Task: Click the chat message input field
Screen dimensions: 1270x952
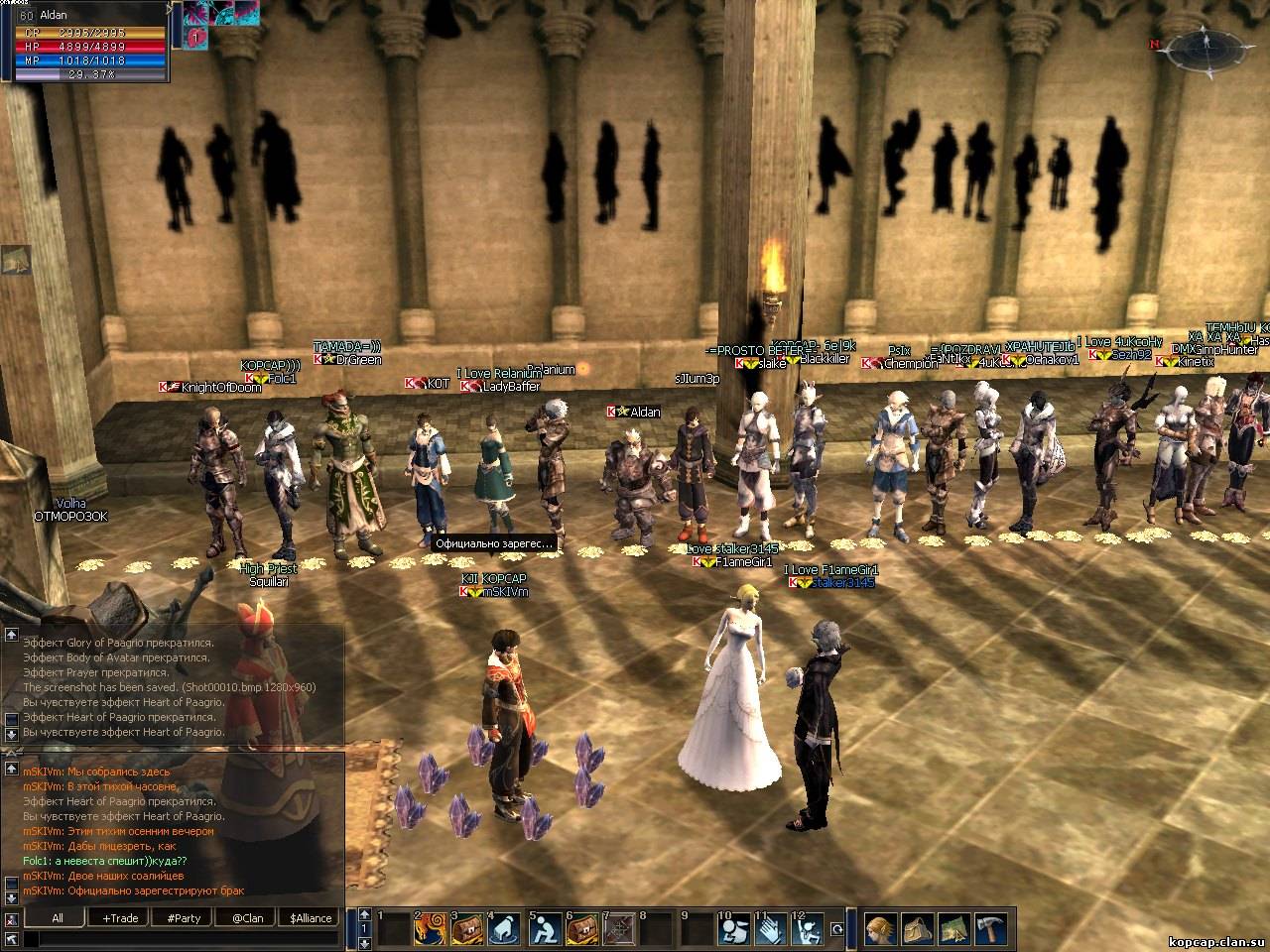Action: click(x=179, y=938)
